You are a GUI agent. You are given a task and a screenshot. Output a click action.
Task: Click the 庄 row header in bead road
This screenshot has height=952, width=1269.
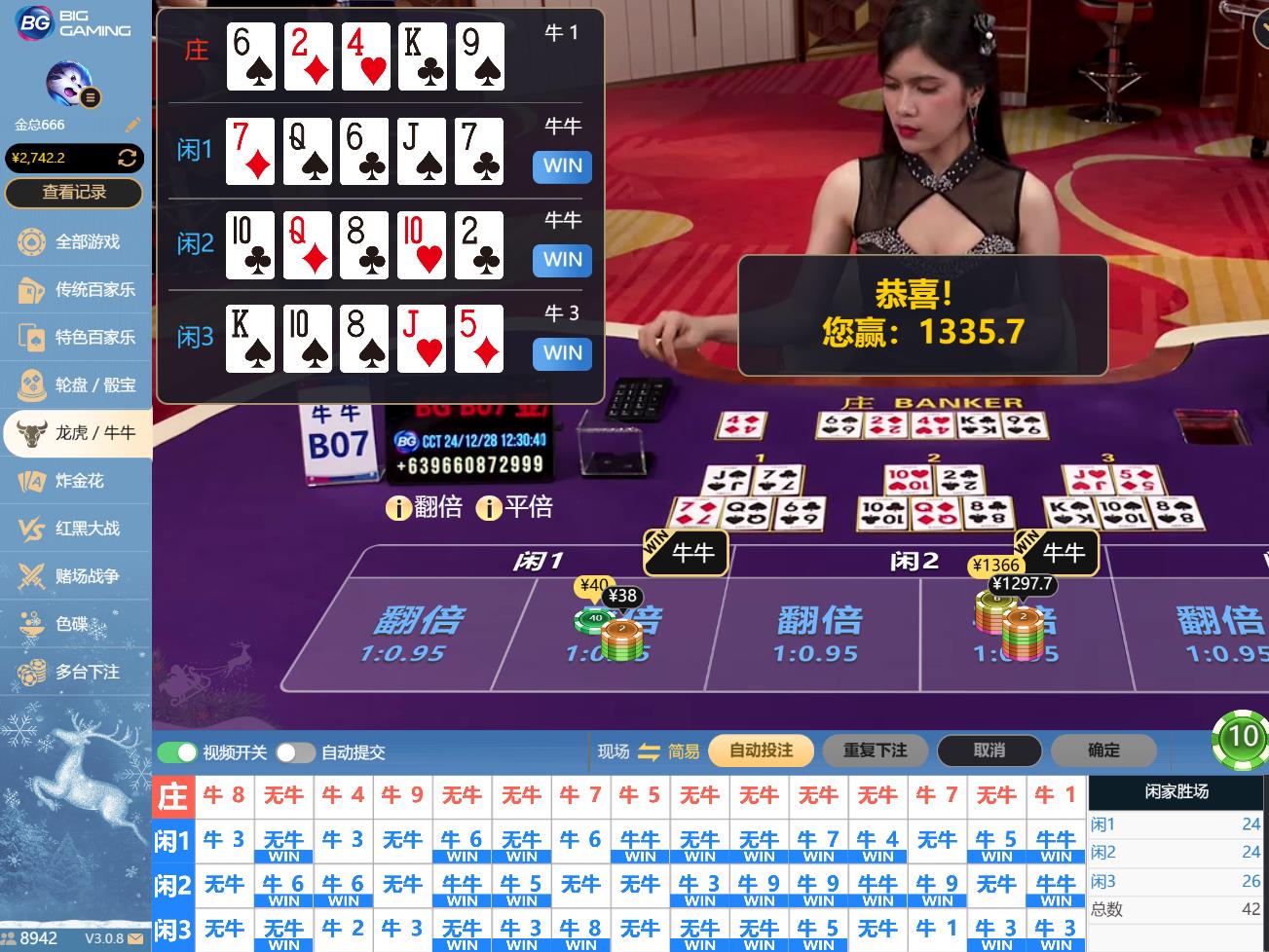click(171, 795)
